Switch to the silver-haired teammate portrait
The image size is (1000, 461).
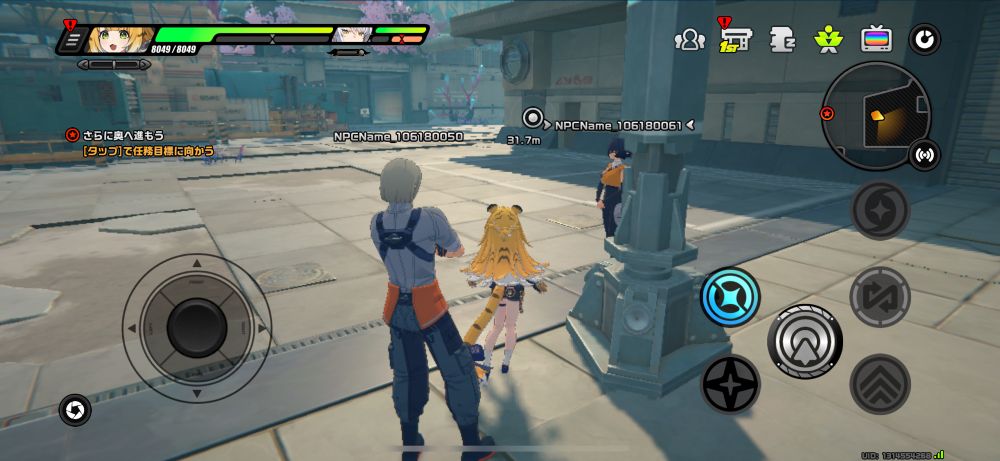348,36
